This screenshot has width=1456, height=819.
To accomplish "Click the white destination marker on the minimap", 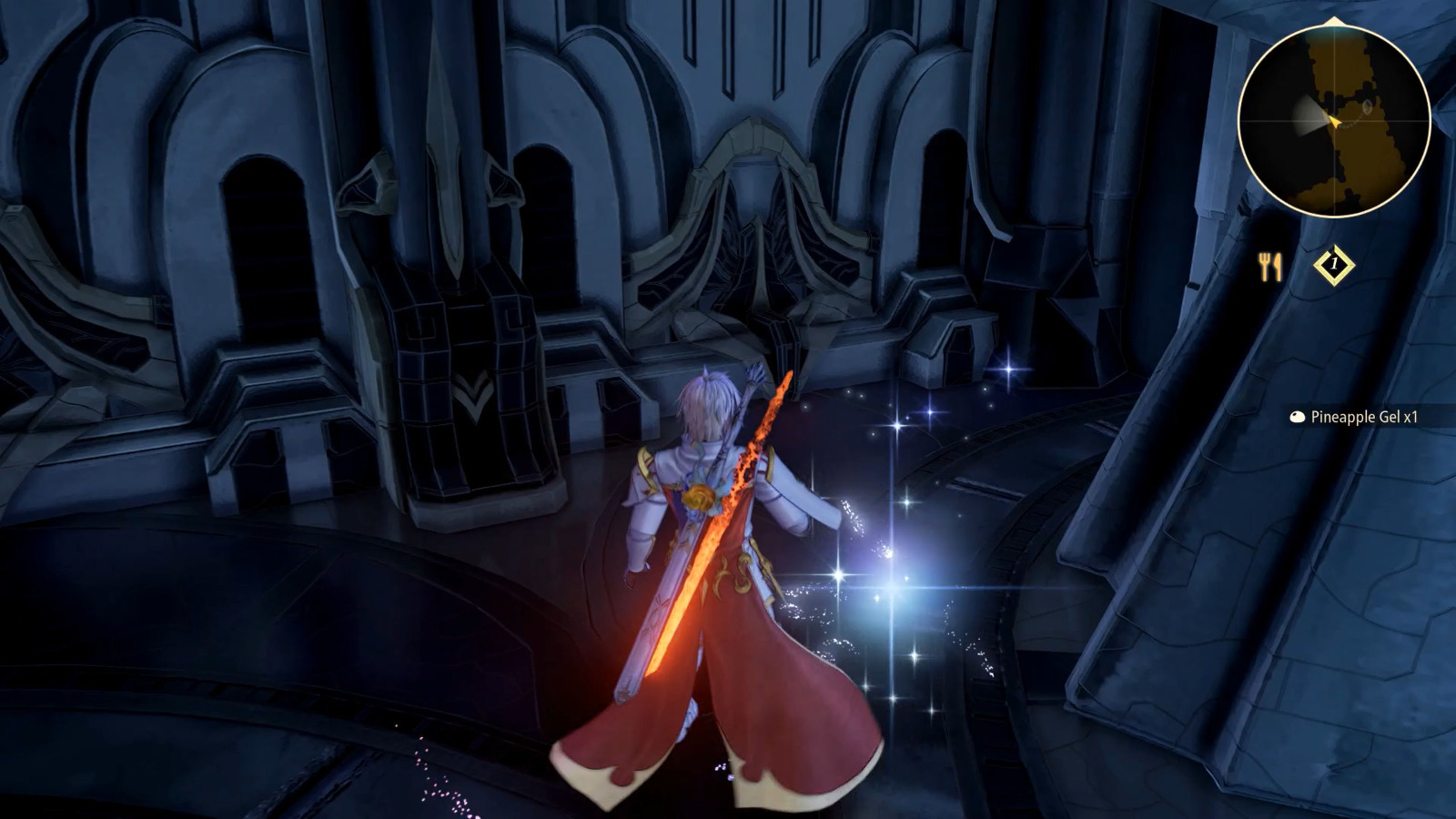I will [x=1368, y=106].
